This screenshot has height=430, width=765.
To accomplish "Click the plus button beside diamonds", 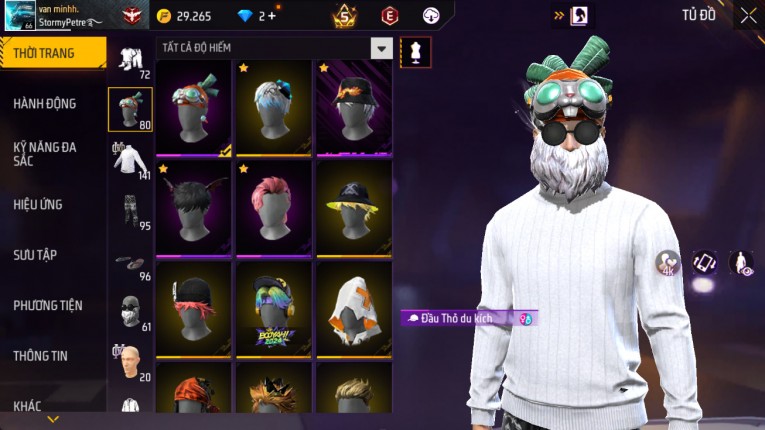I will [x=273, y=16].
